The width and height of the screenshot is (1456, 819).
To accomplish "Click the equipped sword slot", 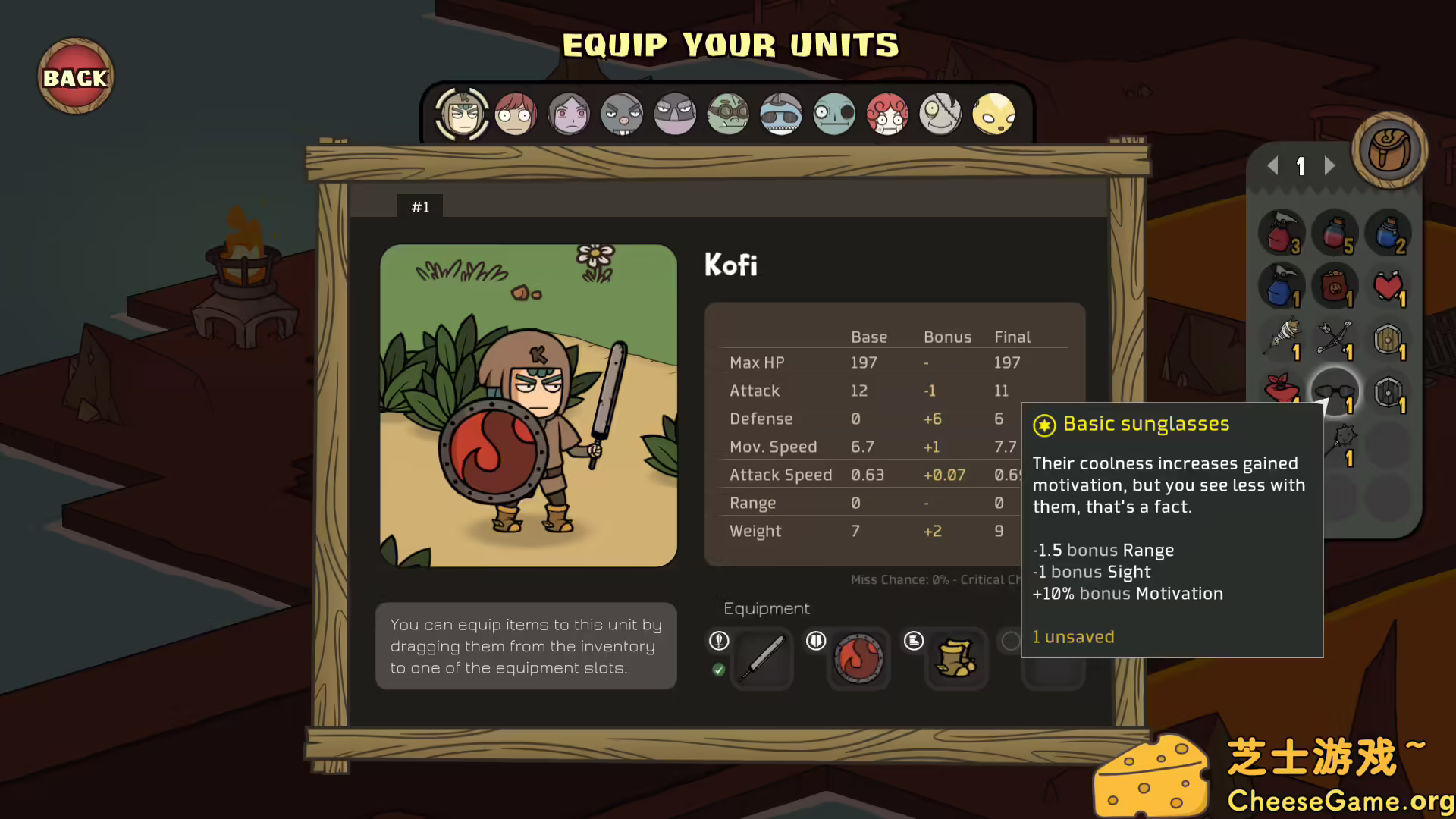I will pyautogui.click(x=762, y=659).
